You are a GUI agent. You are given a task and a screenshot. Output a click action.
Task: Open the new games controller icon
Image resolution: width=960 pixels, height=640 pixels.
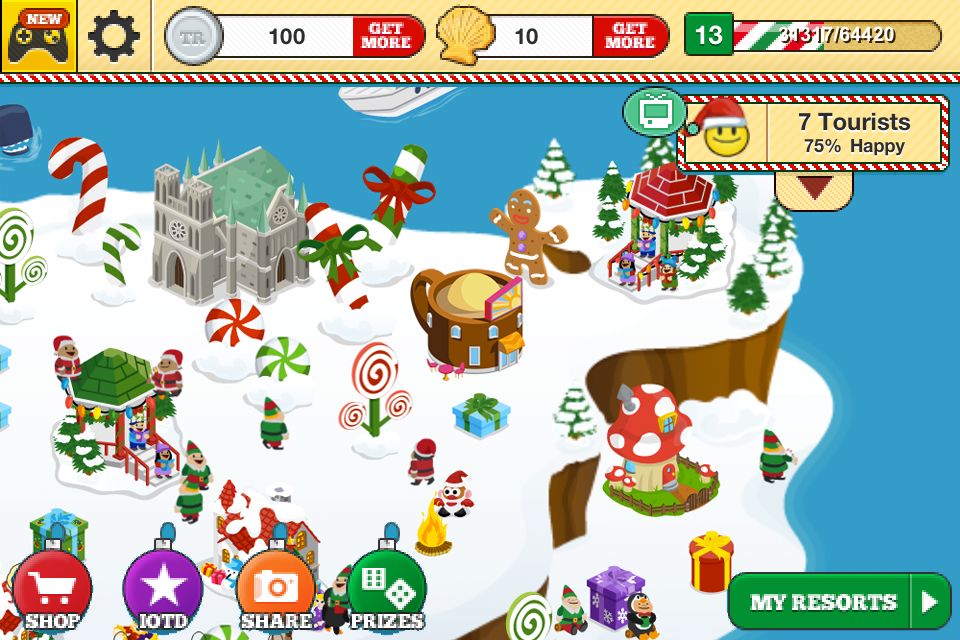pyautogui.click(x=38, y=36)
